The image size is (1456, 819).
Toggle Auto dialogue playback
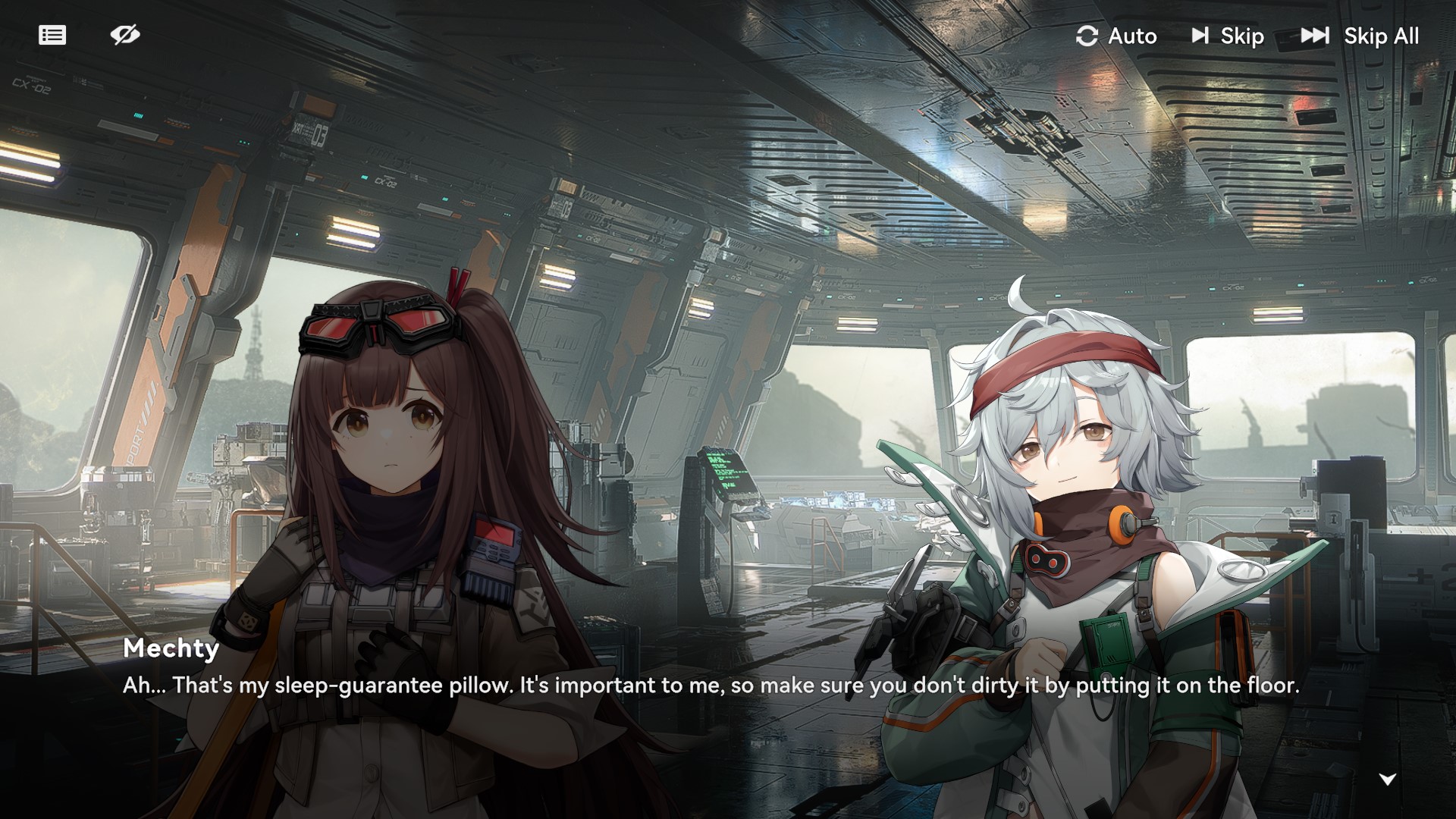pyautogui.click(x=1116, y=36)
